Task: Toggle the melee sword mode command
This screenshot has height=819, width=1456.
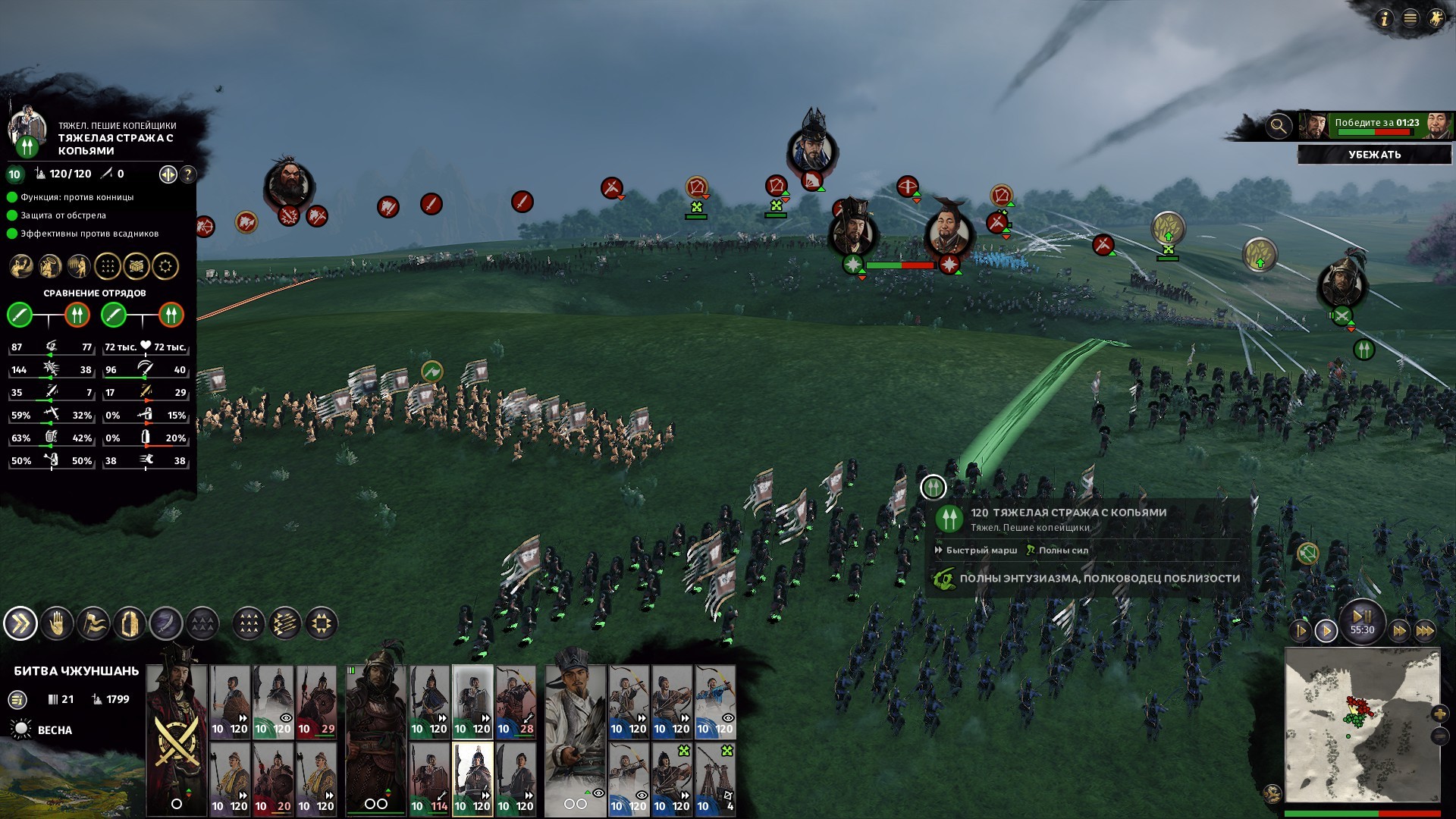Action: (x=166, y=624)
